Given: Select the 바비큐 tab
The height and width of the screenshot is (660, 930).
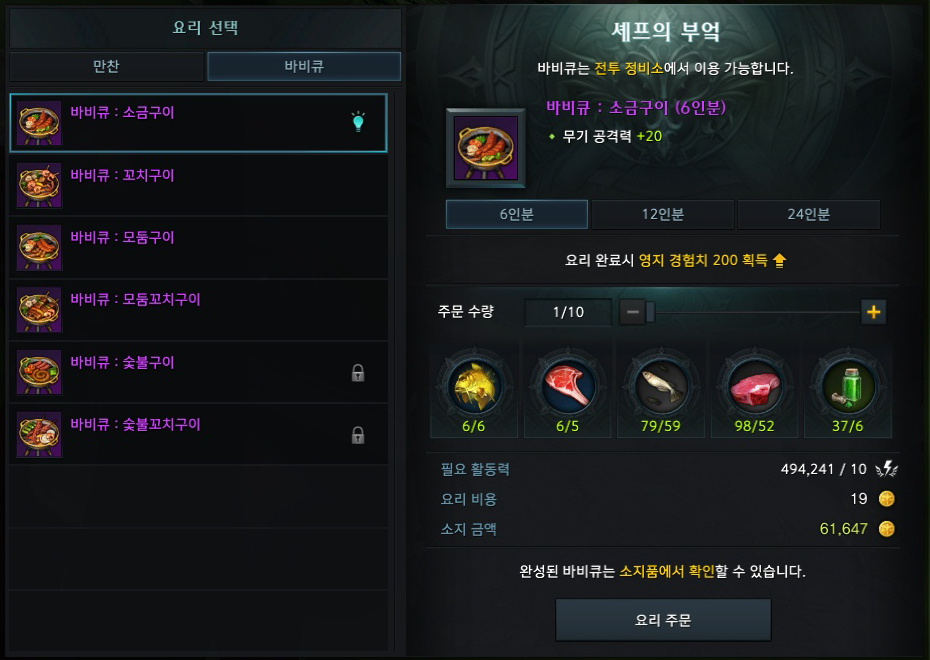Looking at the screenshot, I should [304, 67].
